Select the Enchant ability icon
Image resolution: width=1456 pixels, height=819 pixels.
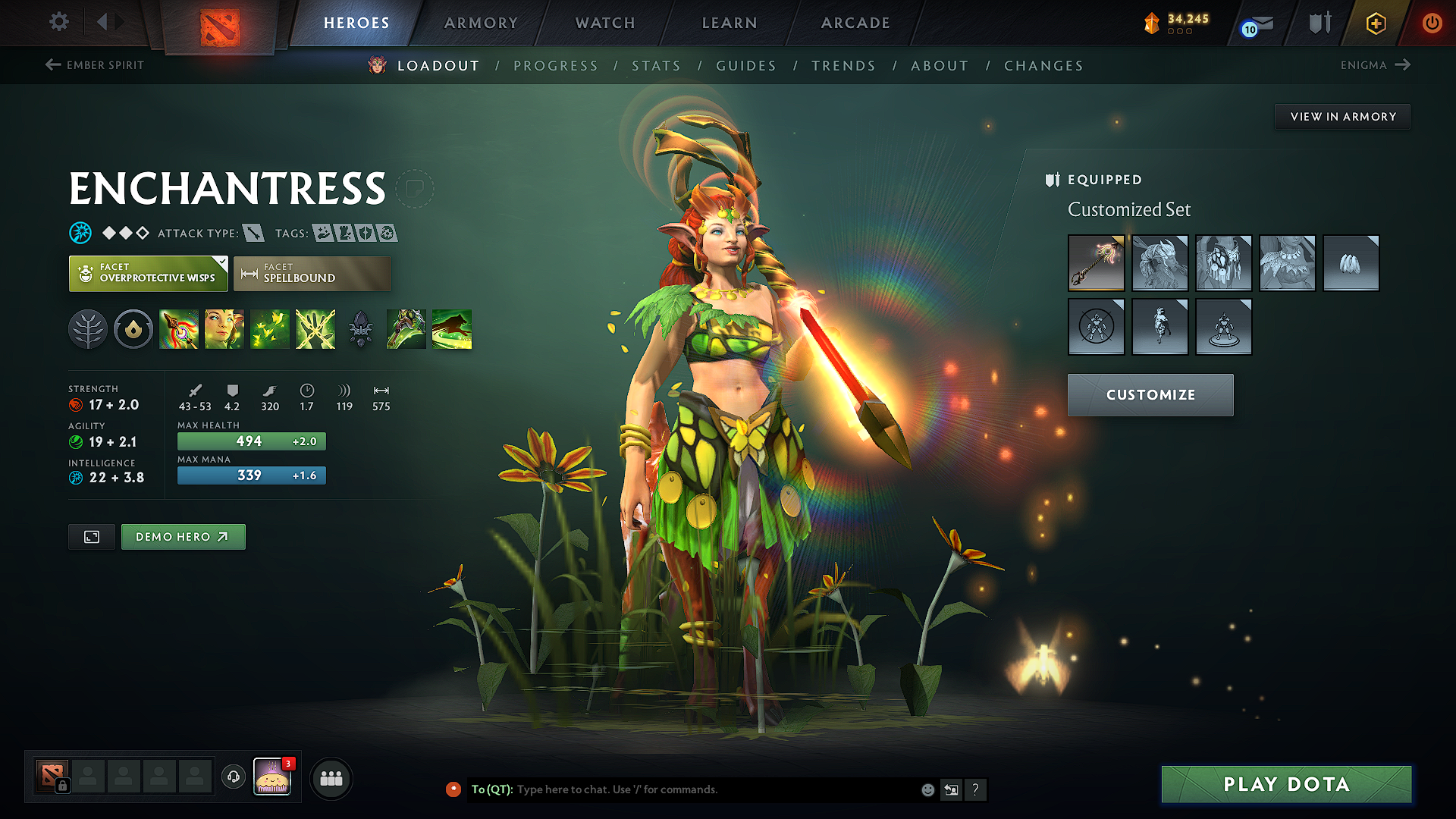point(224,328)
